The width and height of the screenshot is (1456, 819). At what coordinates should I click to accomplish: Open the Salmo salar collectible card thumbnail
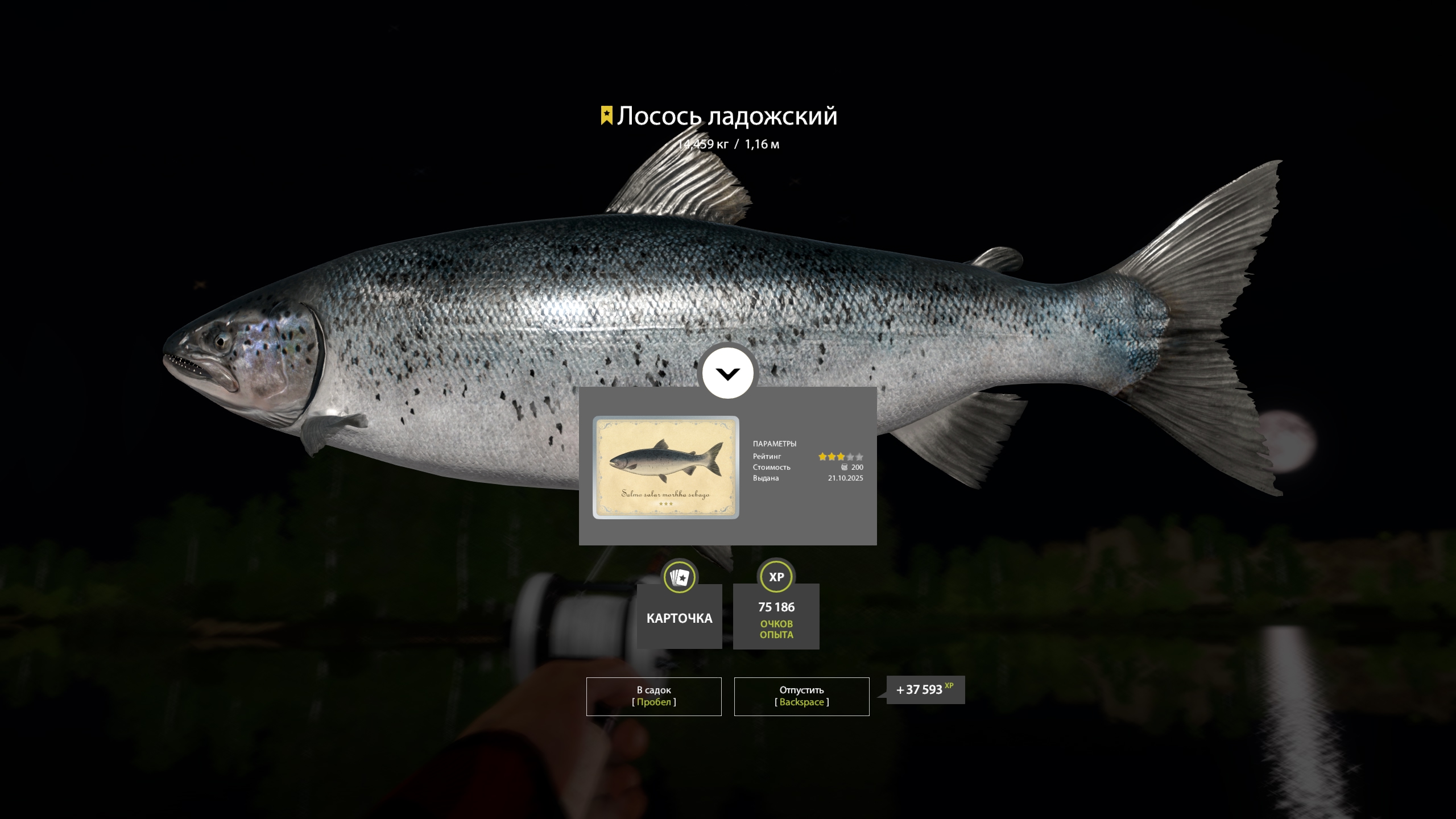665,468
